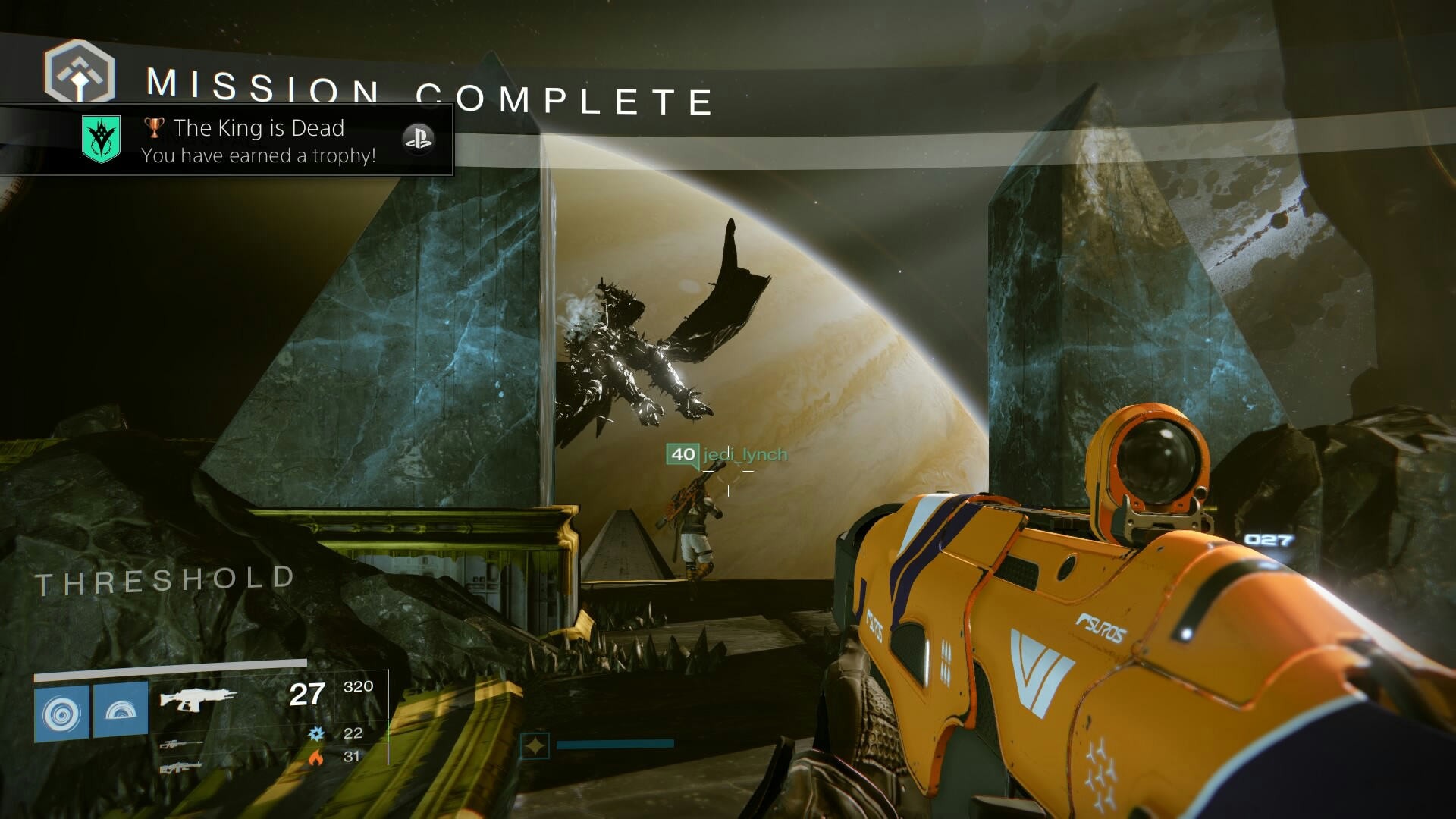Select the heavy machine gun icon
1456x819 pixels.
pyautogui.click(x=182, y=768)
